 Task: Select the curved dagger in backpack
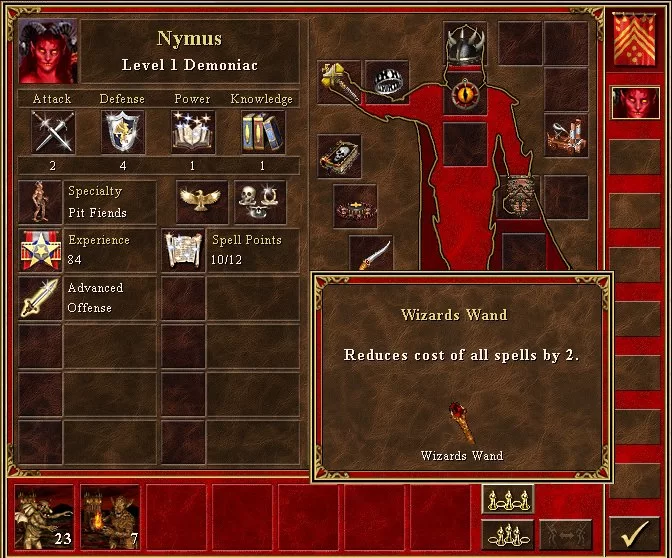coord(371,255)
